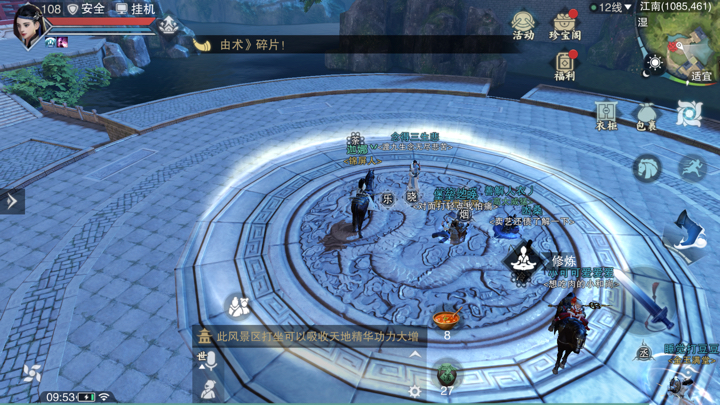The height and width of the screenshot is (405, 720).
Task: Open the 珍宝阁 treasure shop
Action: [565, 24]
